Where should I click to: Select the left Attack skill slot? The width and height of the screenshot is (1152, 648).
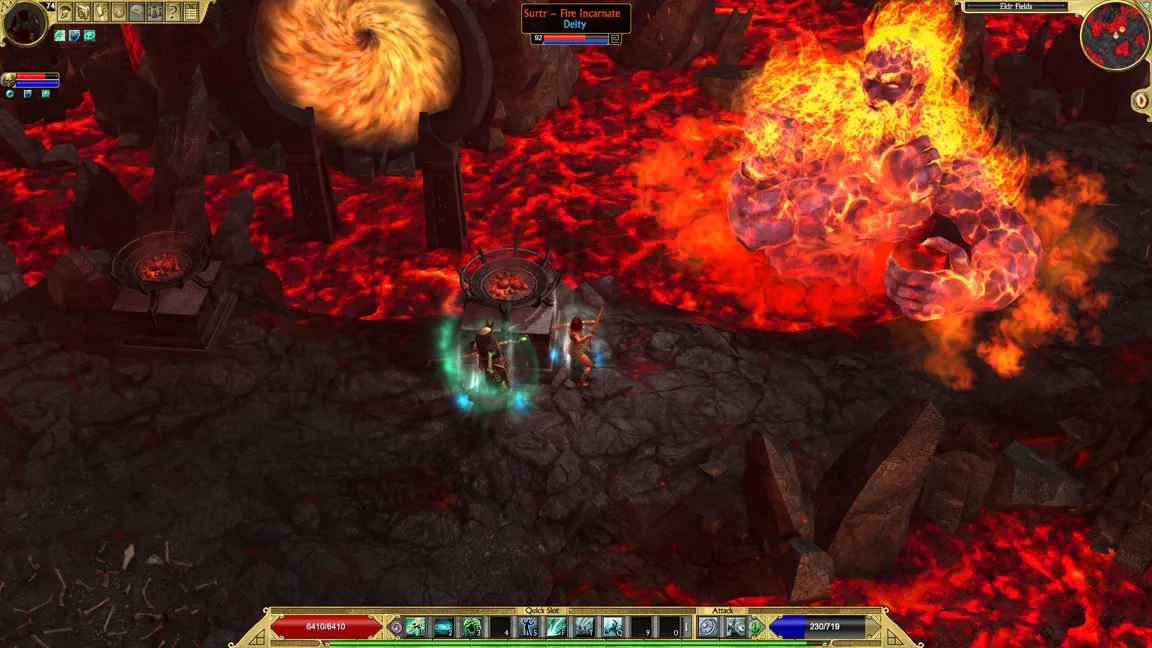click(709, 627)
